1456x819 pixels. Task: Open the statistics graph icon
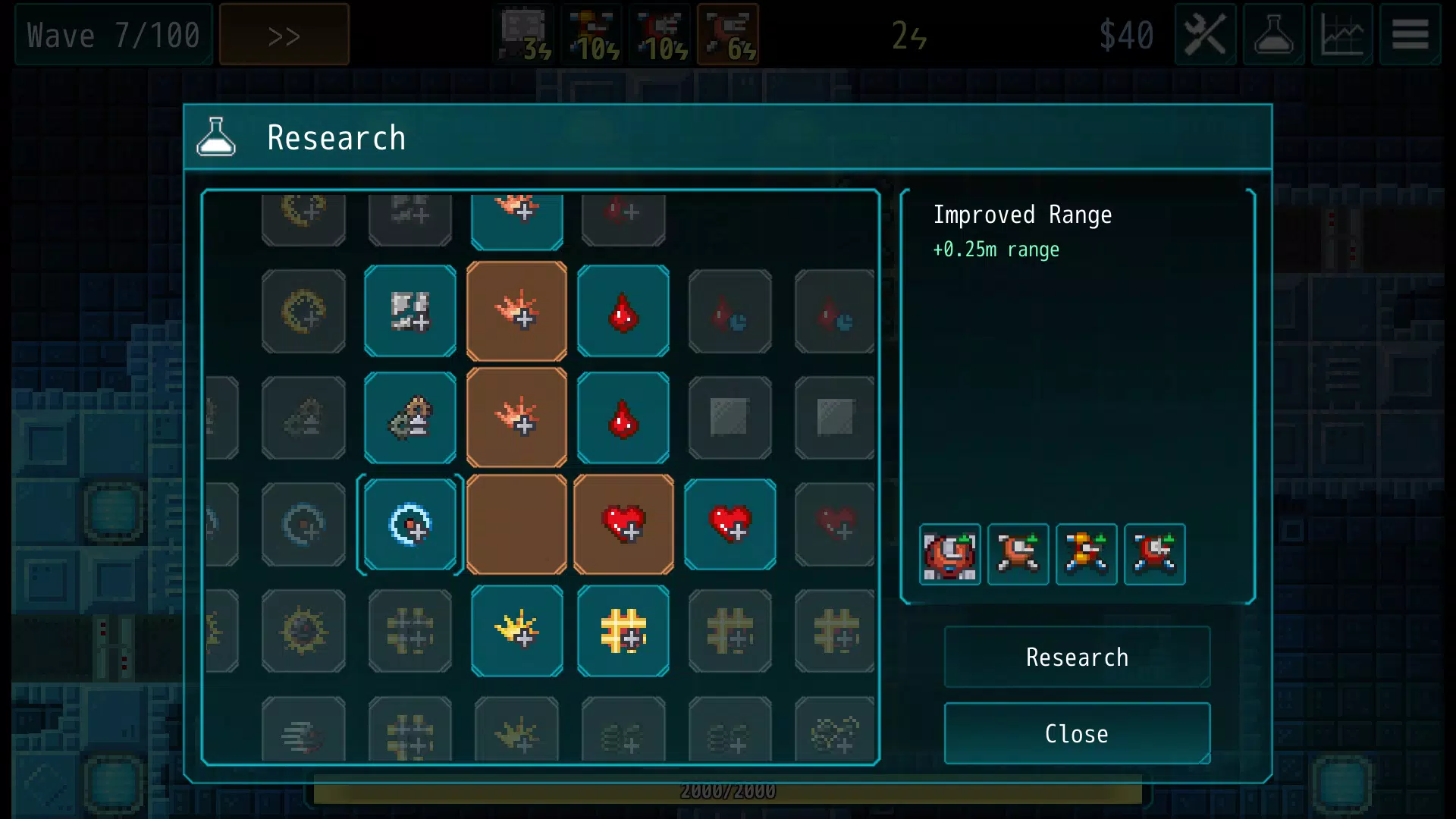click(x=1341, y=35)
